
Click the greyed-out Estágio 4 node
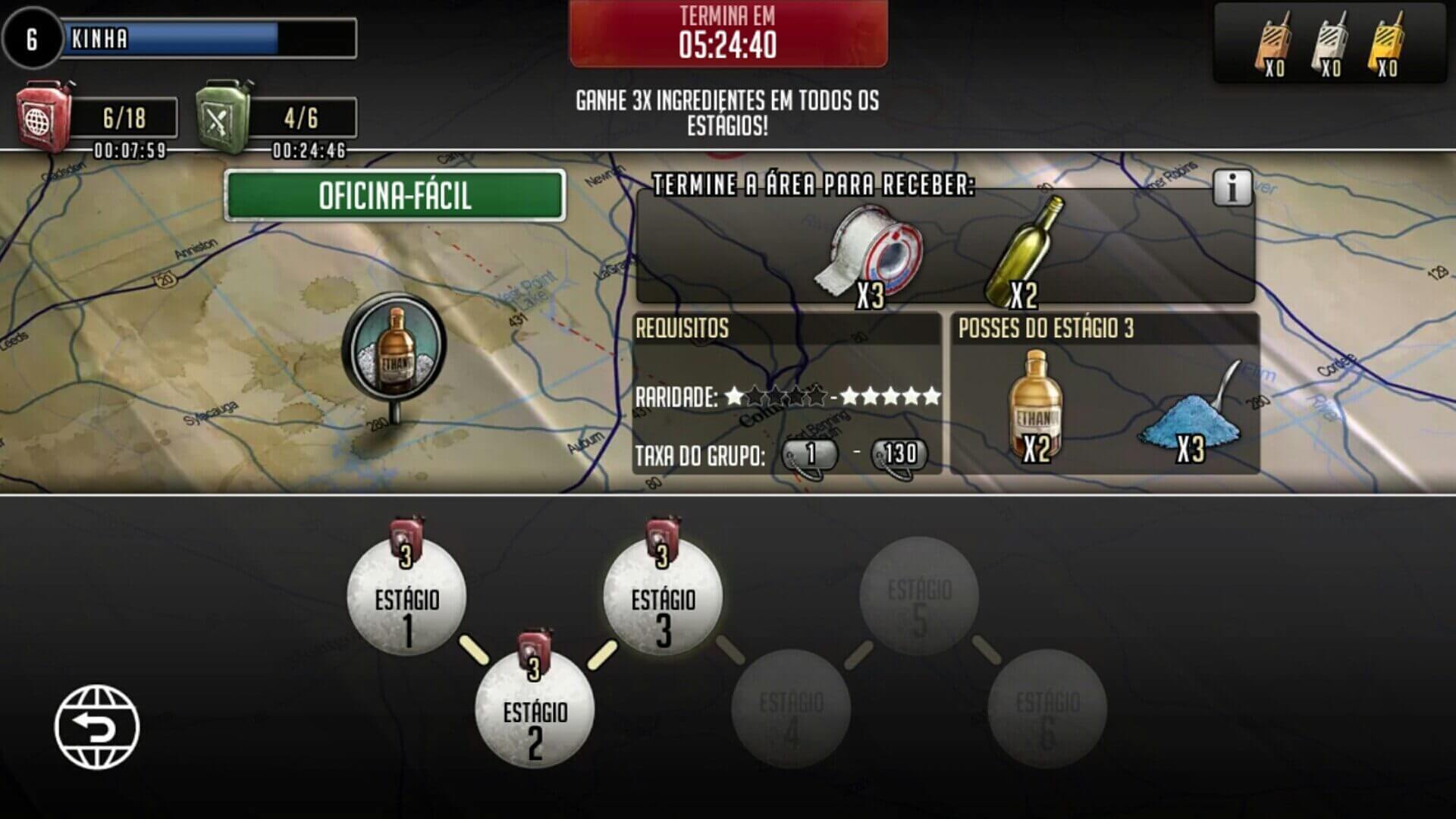coord(791,708)
